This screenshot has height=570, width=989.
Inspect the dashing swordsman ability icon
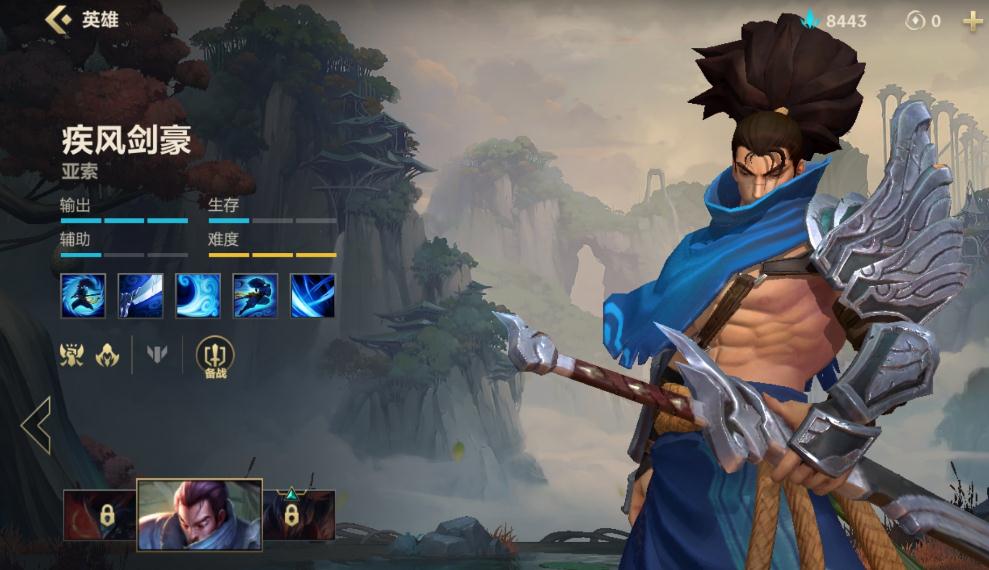coord(255,295)
